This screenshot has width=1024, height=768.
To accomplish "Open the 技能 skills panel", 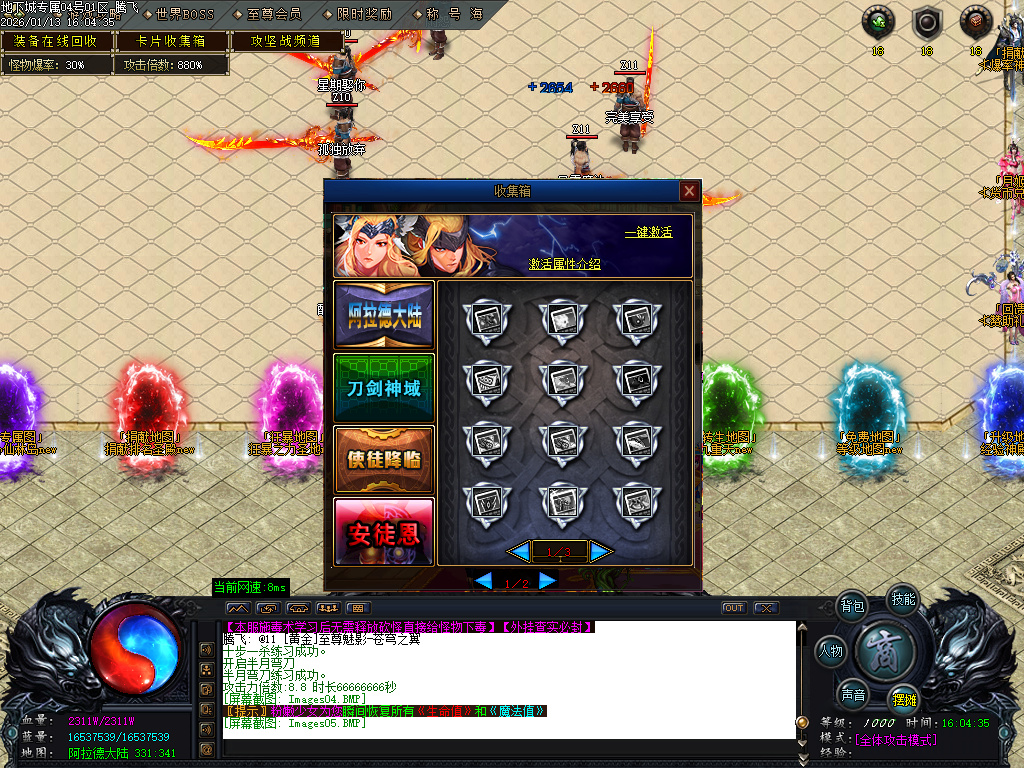I will [x=903, y=600].
